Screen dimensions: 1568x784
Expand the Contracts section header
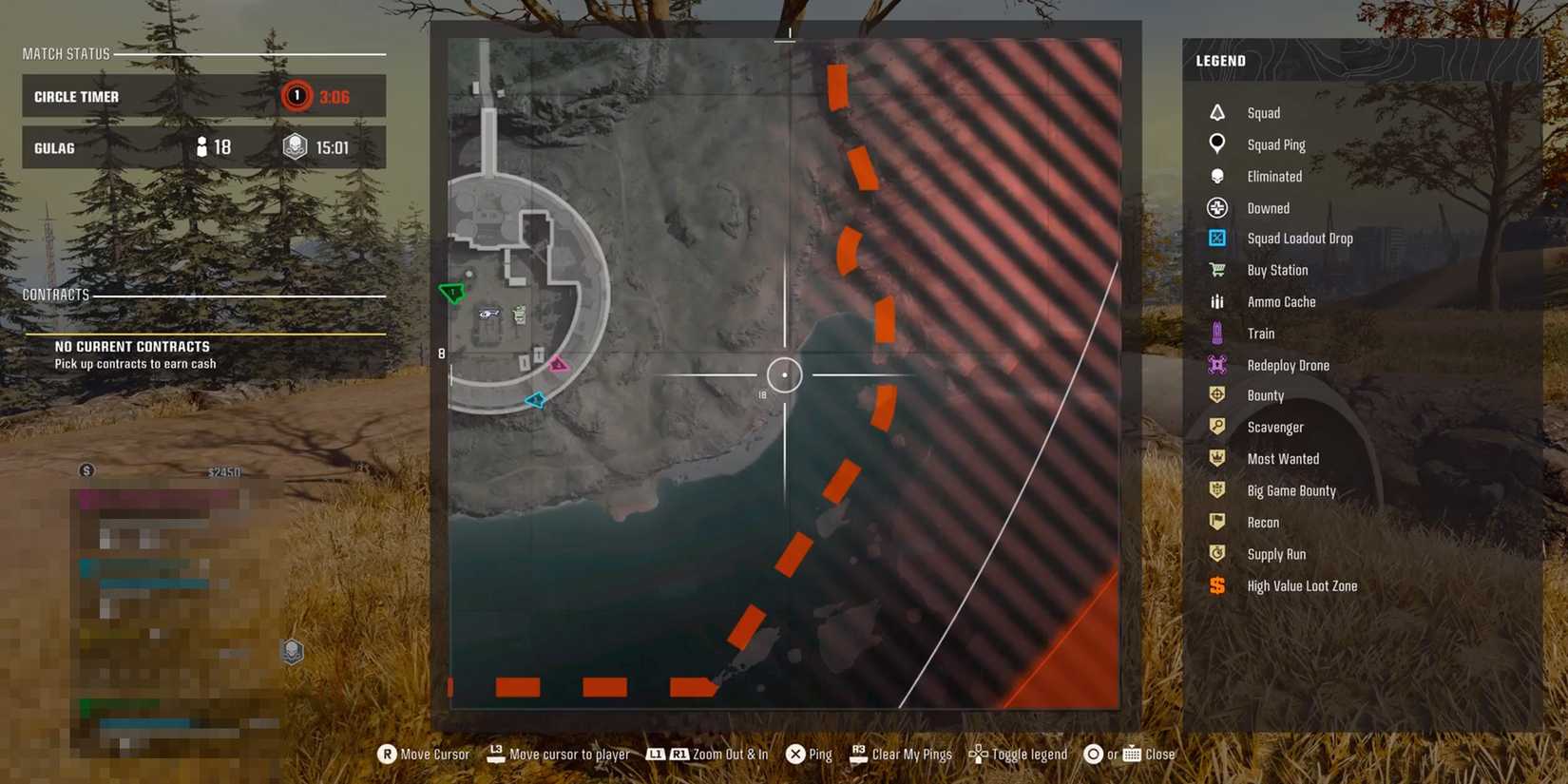pyautogui.click(x=55, y=294)
